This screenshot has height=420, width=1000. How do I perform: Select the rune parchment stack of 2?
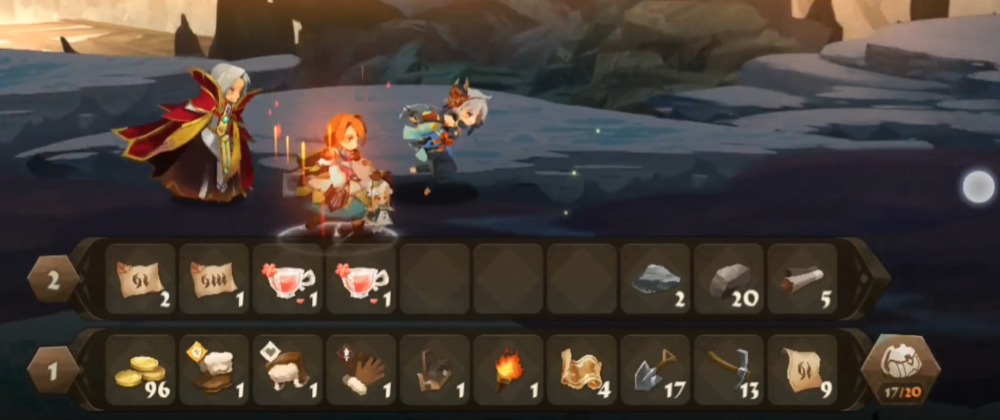coord(141,279)
